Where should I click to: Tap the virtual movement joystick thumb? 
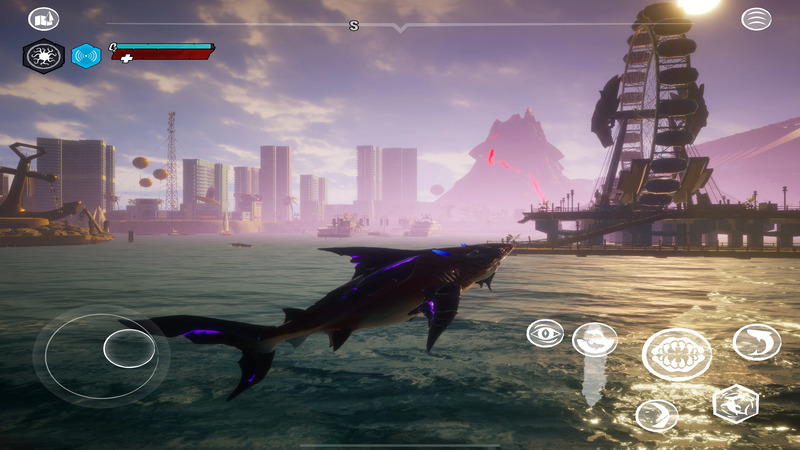coord(129,348)
